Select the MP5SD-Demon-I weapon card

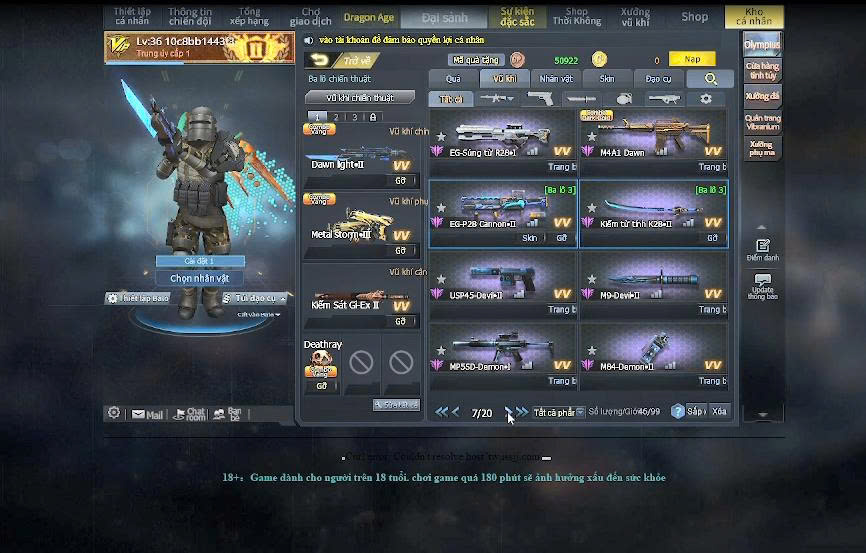click(502, 355)
